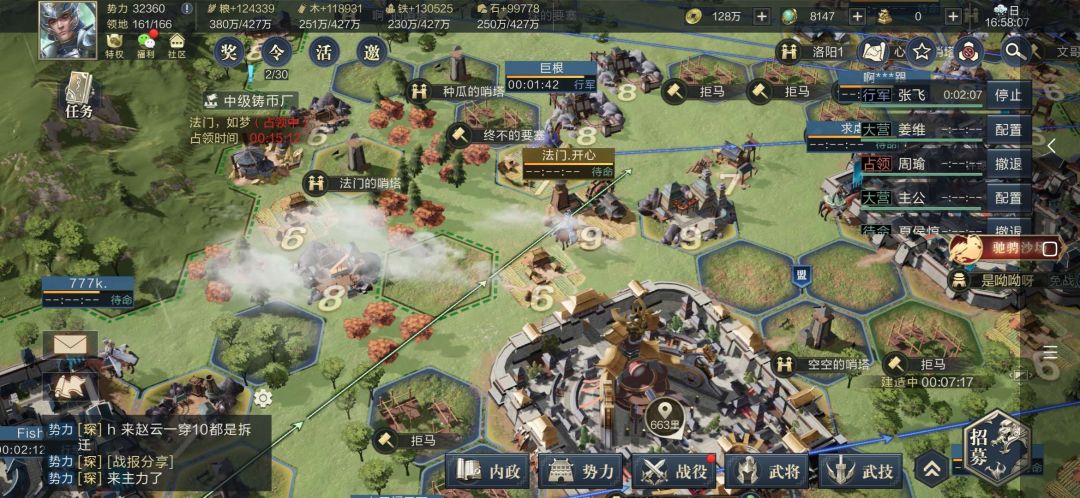Open chat settings gear icon
The height and width of the screenshot is (498, 1080).
coord(263,398)
